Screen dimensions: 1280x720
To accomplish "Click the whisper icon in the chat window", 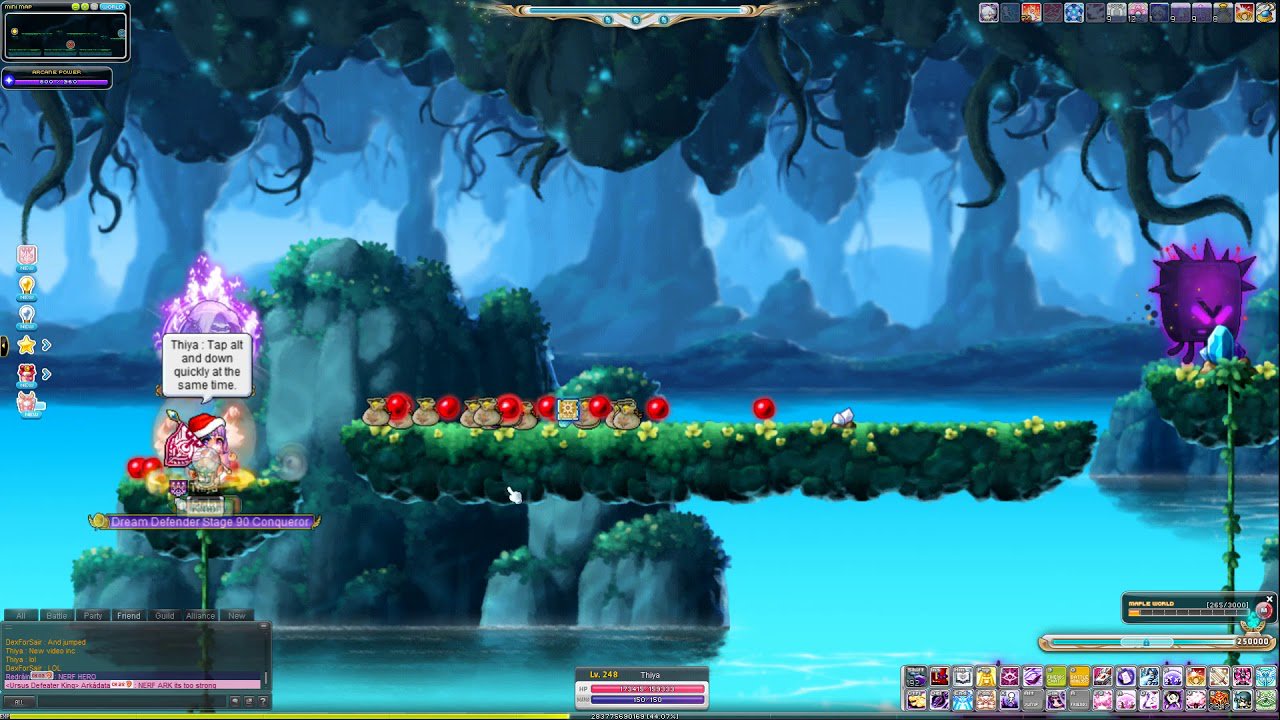I will (236, 700).
